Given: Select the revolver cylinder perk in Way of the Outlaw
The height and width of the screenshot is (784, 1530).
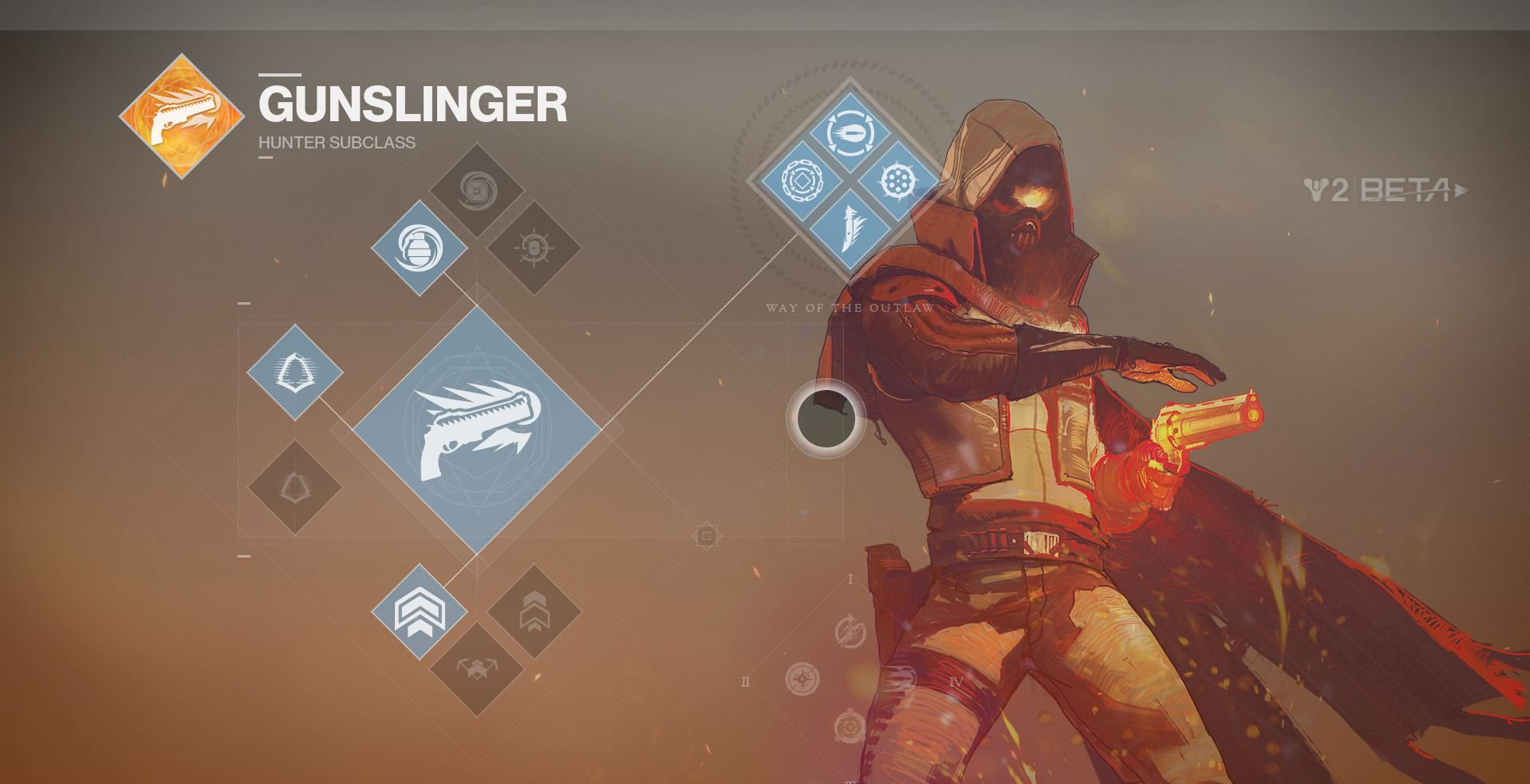Looking at the screenshot, I should (x=897, y=182).
